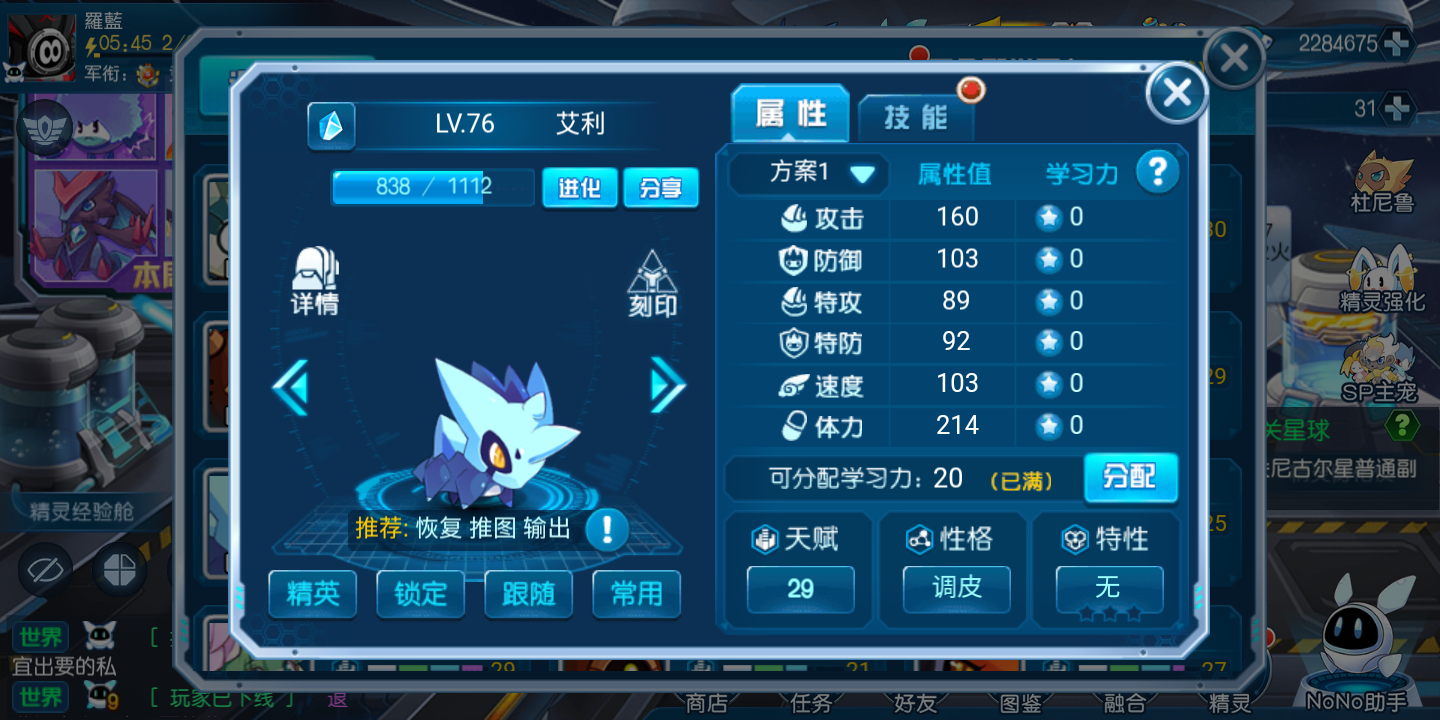Toggle the 精英 elite button
The width and height of the screenshot is (1440, 720).
tap(313, 594)
